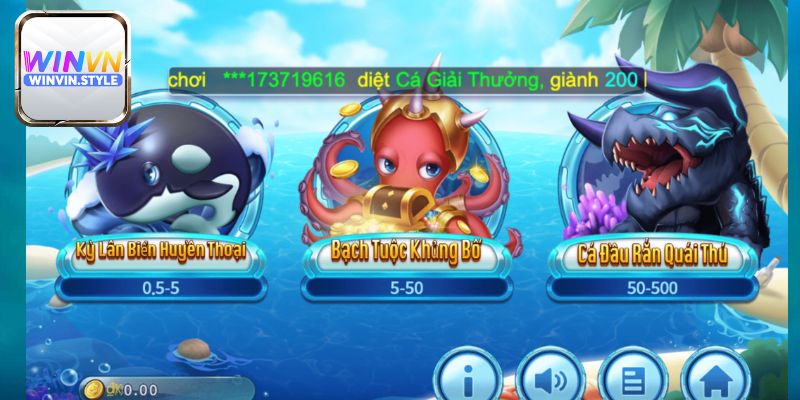800x400 pixels.
Task: Return home with the house button
Action: pyautogui.click(x=713, y=379)
